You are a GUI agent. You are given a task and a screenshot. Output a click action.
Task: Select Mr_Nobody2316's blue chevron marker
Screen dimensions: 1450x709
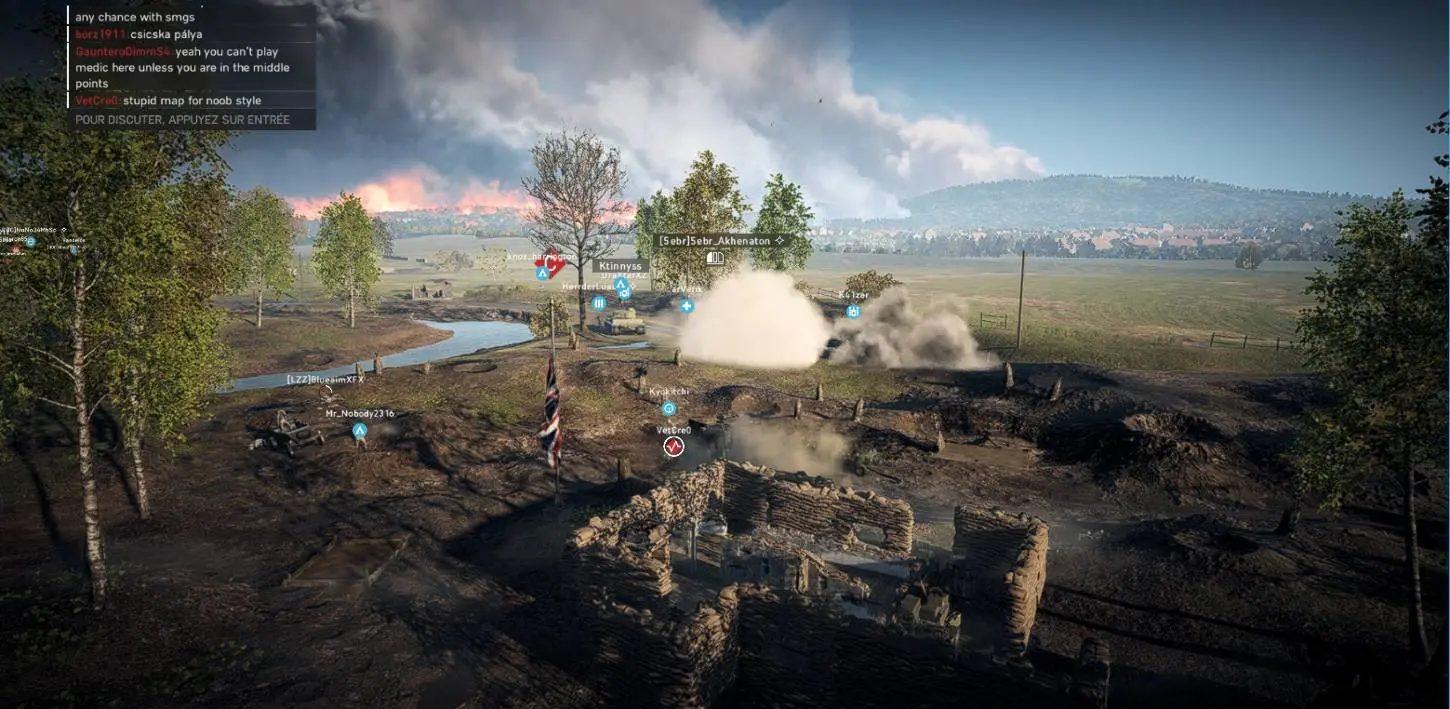click(359, 431)
